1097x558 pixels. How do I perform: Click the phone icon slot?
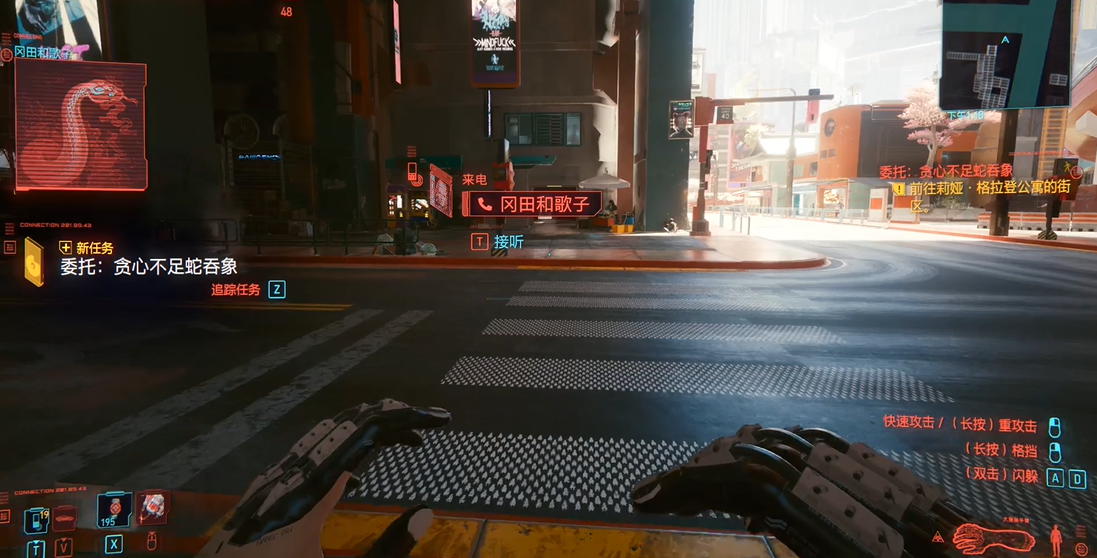[x=37, y=519]
